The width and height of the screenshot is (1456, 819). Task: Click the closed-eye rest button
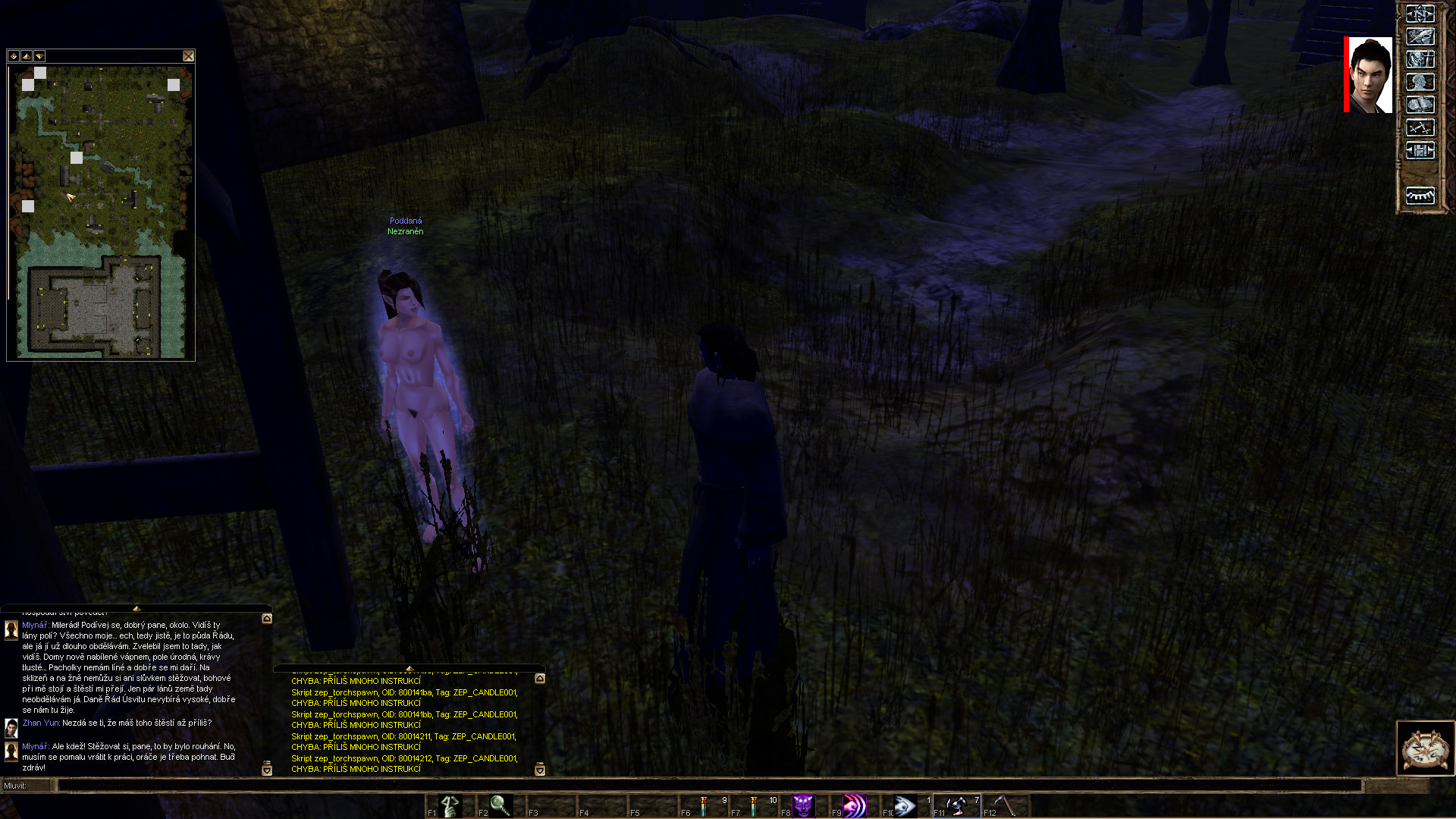pos(1420,196)
